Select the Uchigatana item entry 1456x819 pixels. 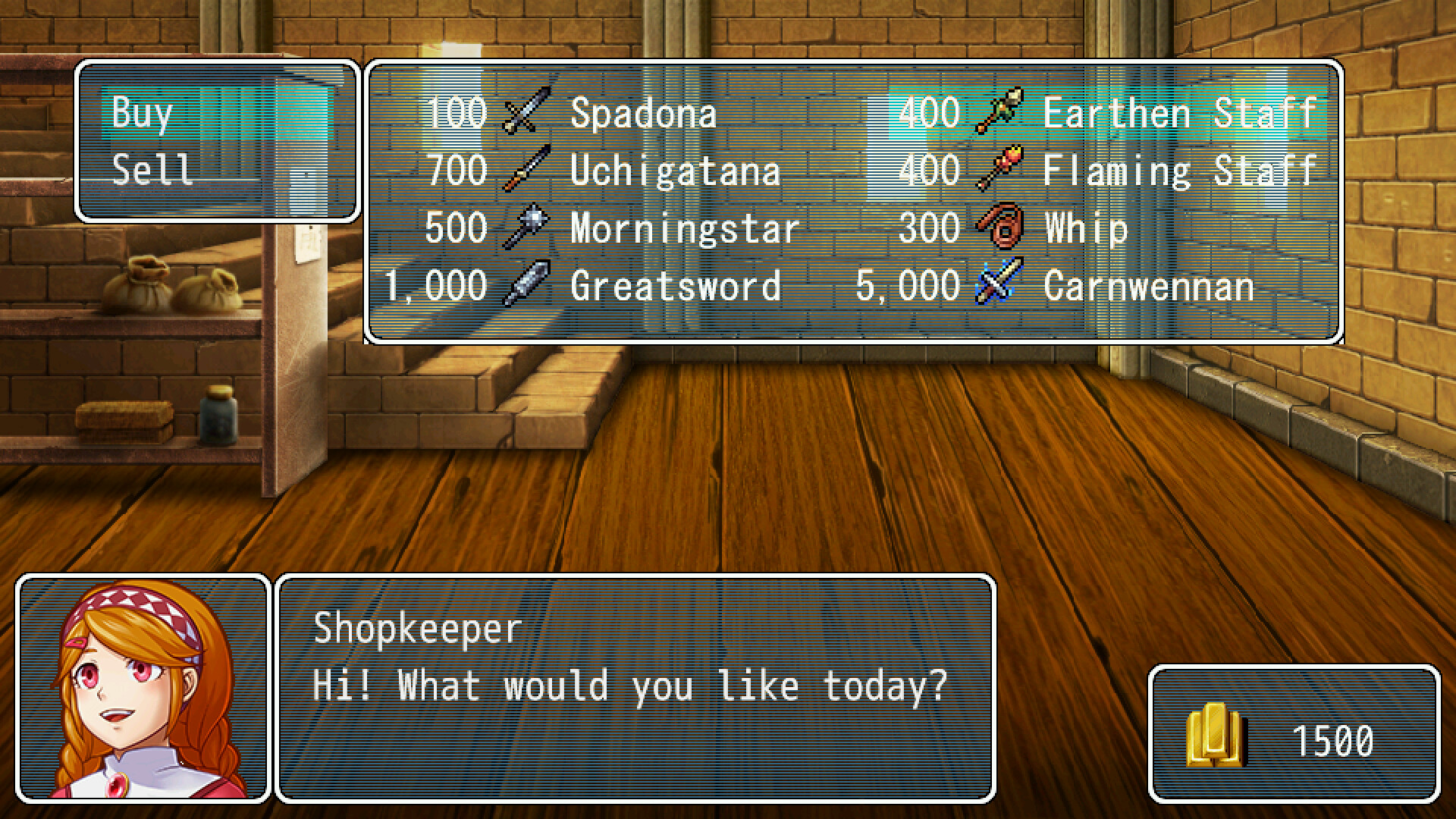pos(675,170)
